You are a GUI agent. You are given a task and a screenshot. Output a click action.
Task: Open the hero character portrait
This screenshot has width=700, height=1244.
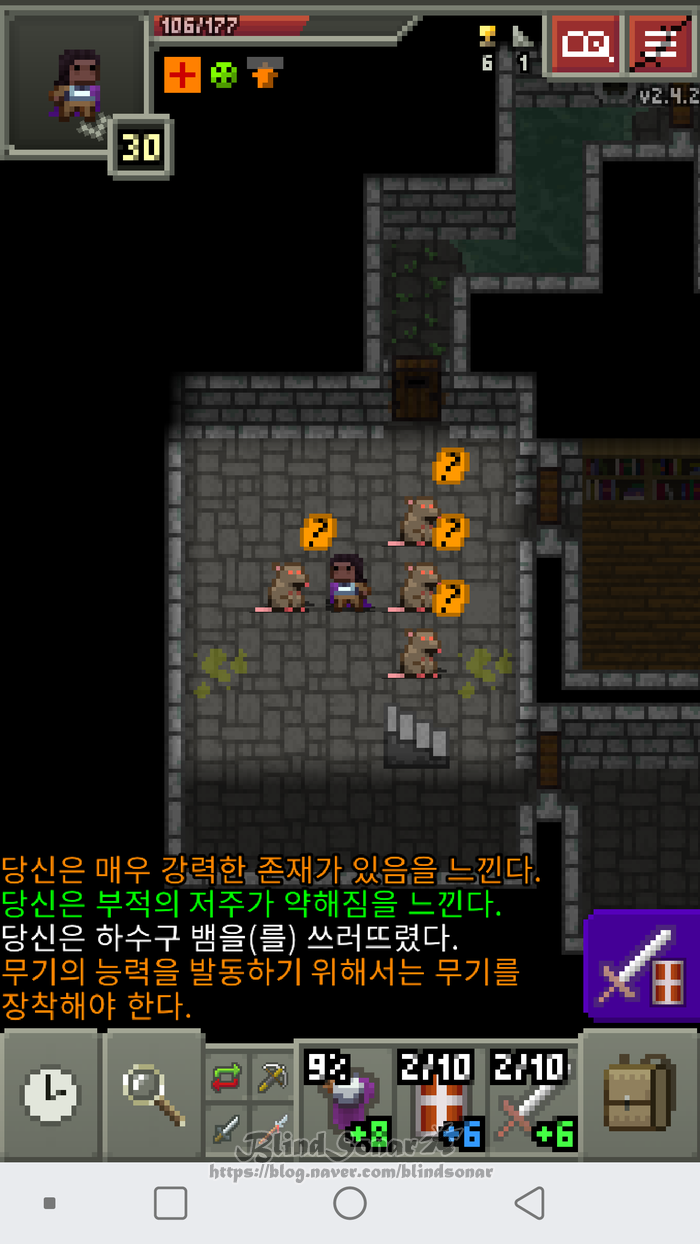click(x=76, y=82)
